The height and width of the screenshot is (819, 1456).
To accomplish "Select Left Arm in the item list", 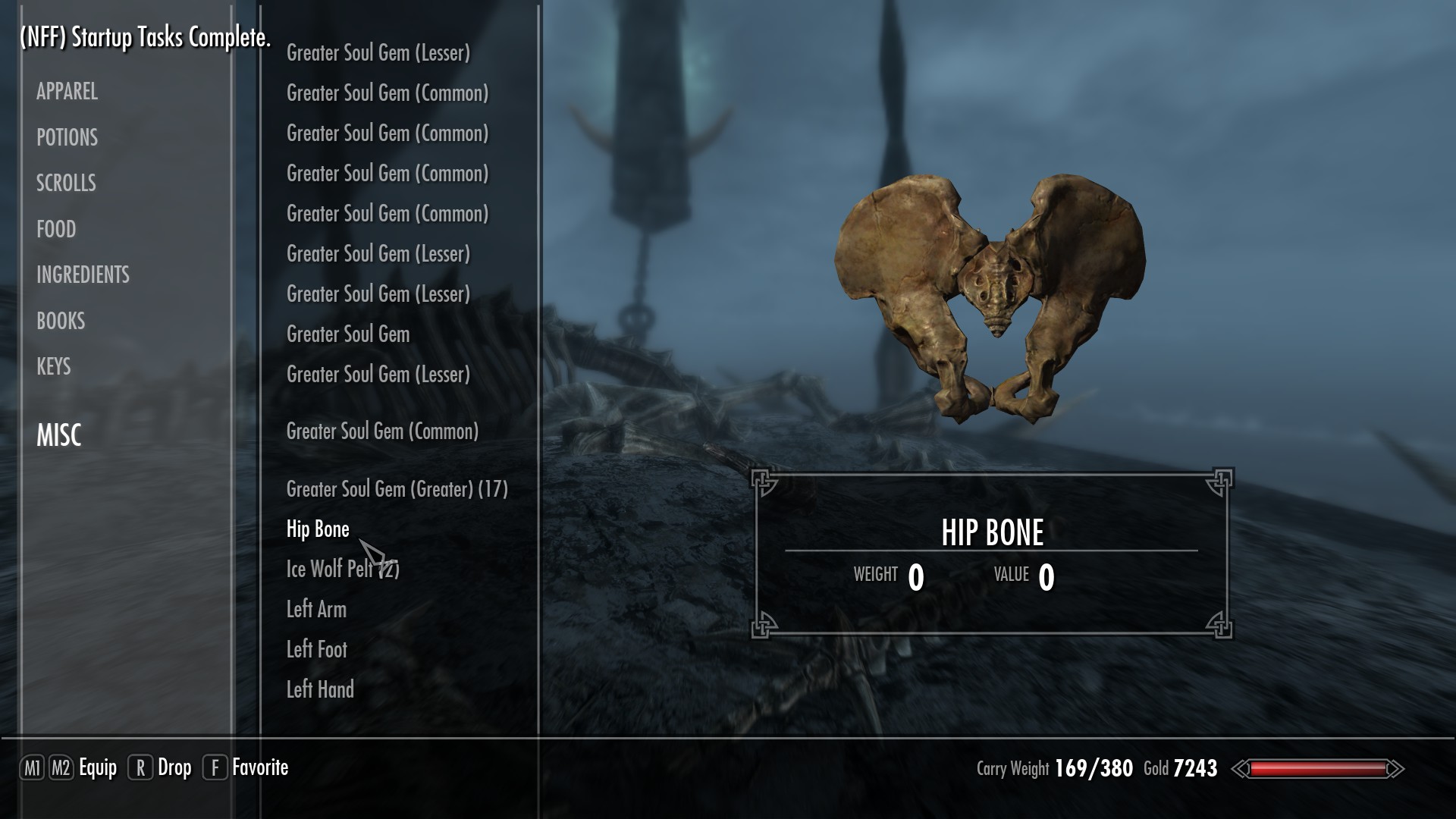I will 316,609.
